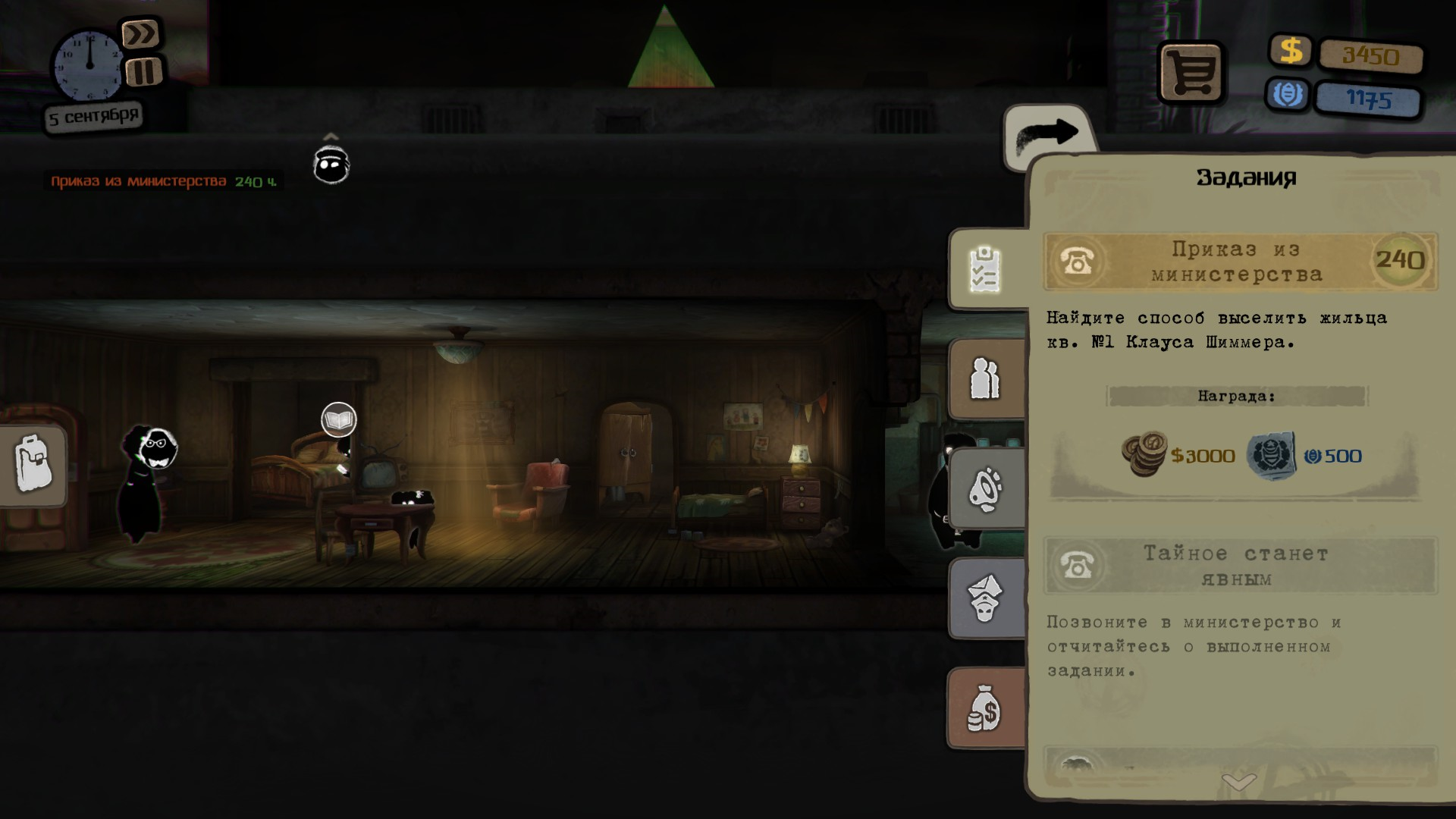
Task: Open the backpack inventory
Action: [33, 464]
